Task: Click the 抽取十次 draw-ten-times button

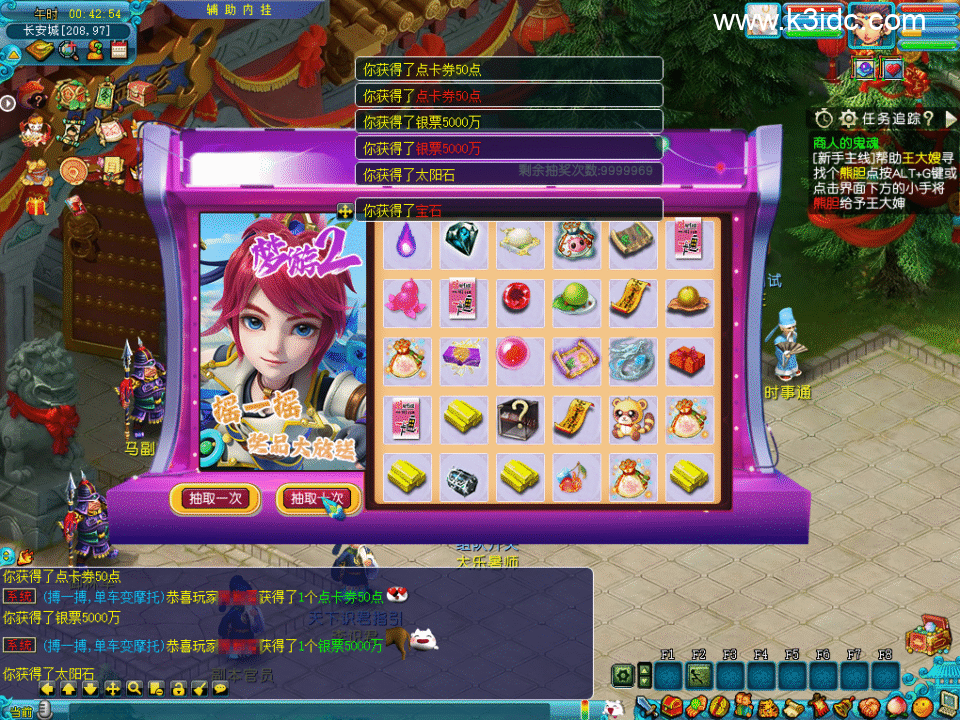Action: 317,498
